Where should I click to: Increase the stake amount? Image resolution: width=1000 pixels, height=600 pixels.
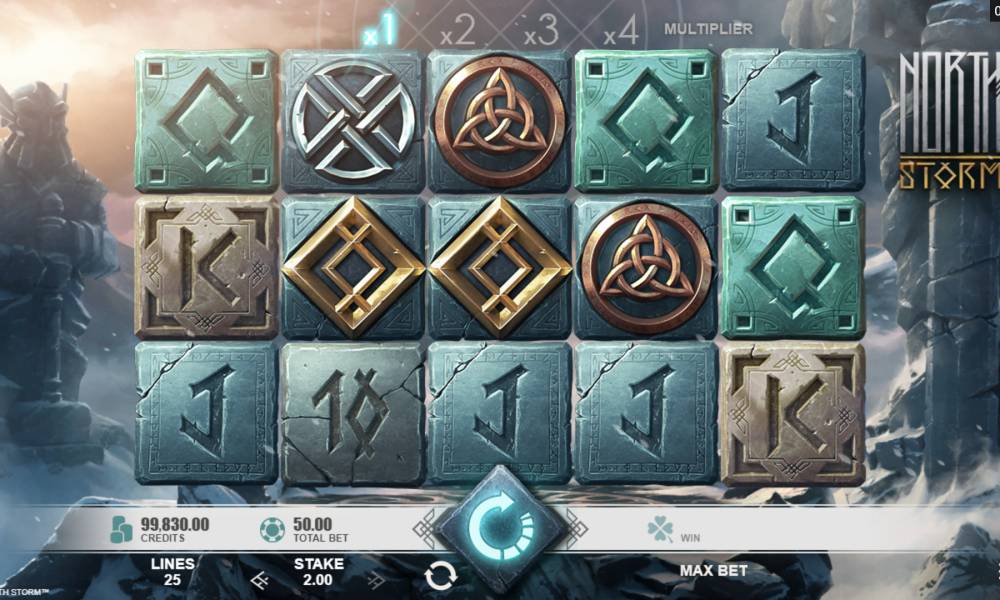tap(377, 579)
